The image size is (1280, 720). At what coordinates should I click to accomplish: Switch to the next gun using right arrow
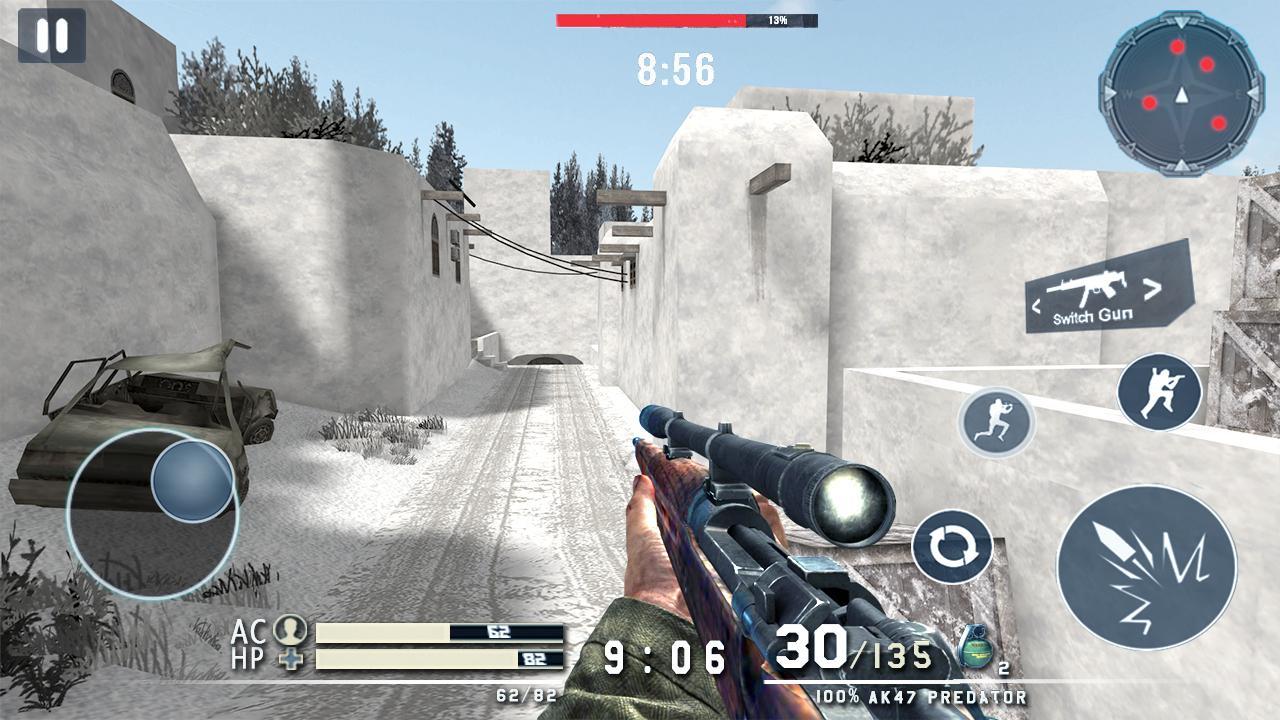pyautogui.click(x=1153, y=290)
